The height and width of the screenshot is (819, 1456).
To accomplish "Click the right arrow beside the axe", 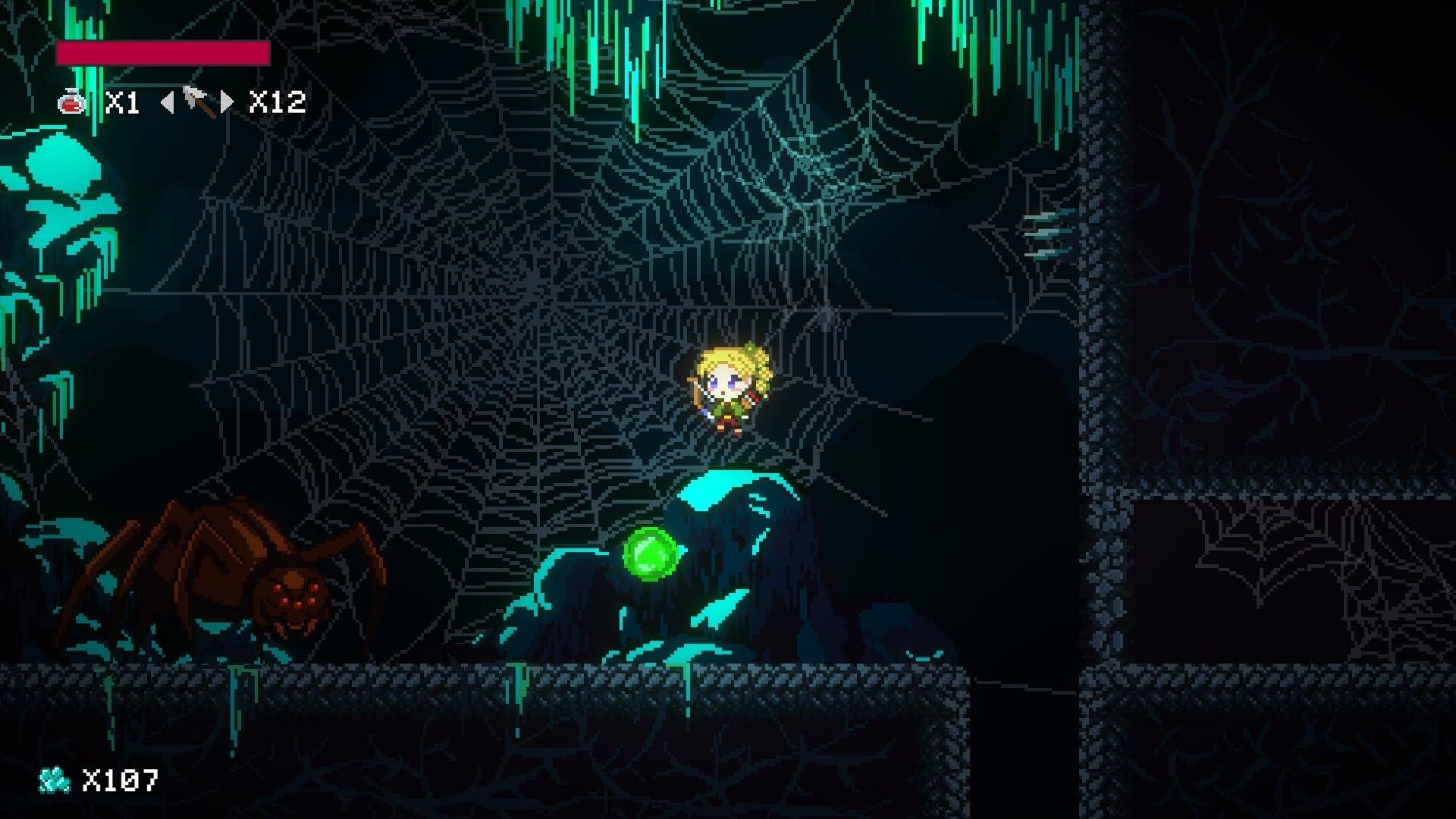I will coord(227,102).
